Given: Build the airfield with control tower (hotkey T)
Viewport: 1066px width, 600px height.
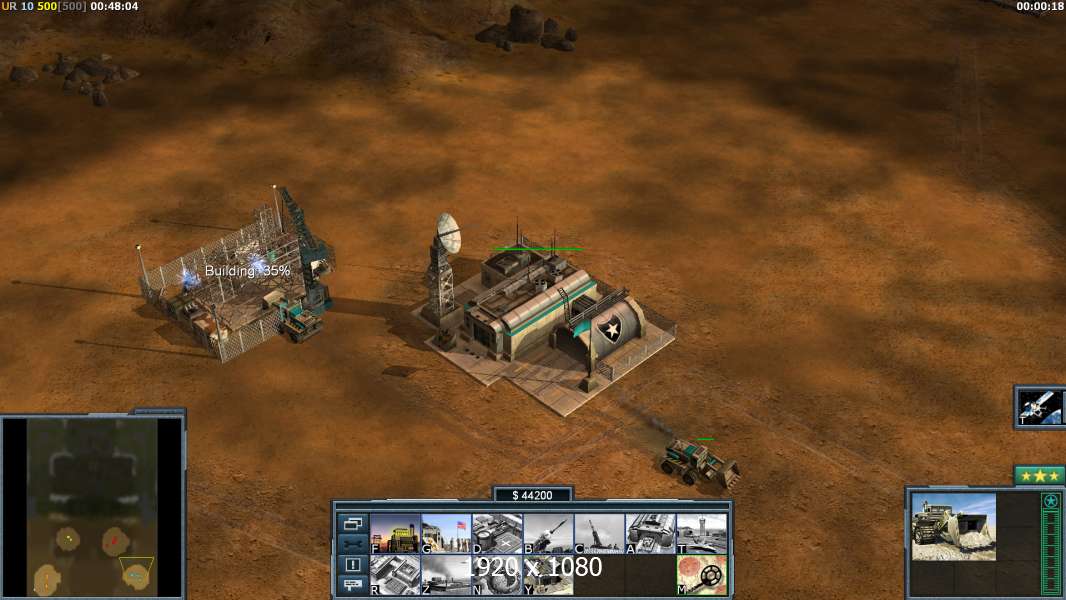Looking at the screenshot, I should click(x=701, y=534).
